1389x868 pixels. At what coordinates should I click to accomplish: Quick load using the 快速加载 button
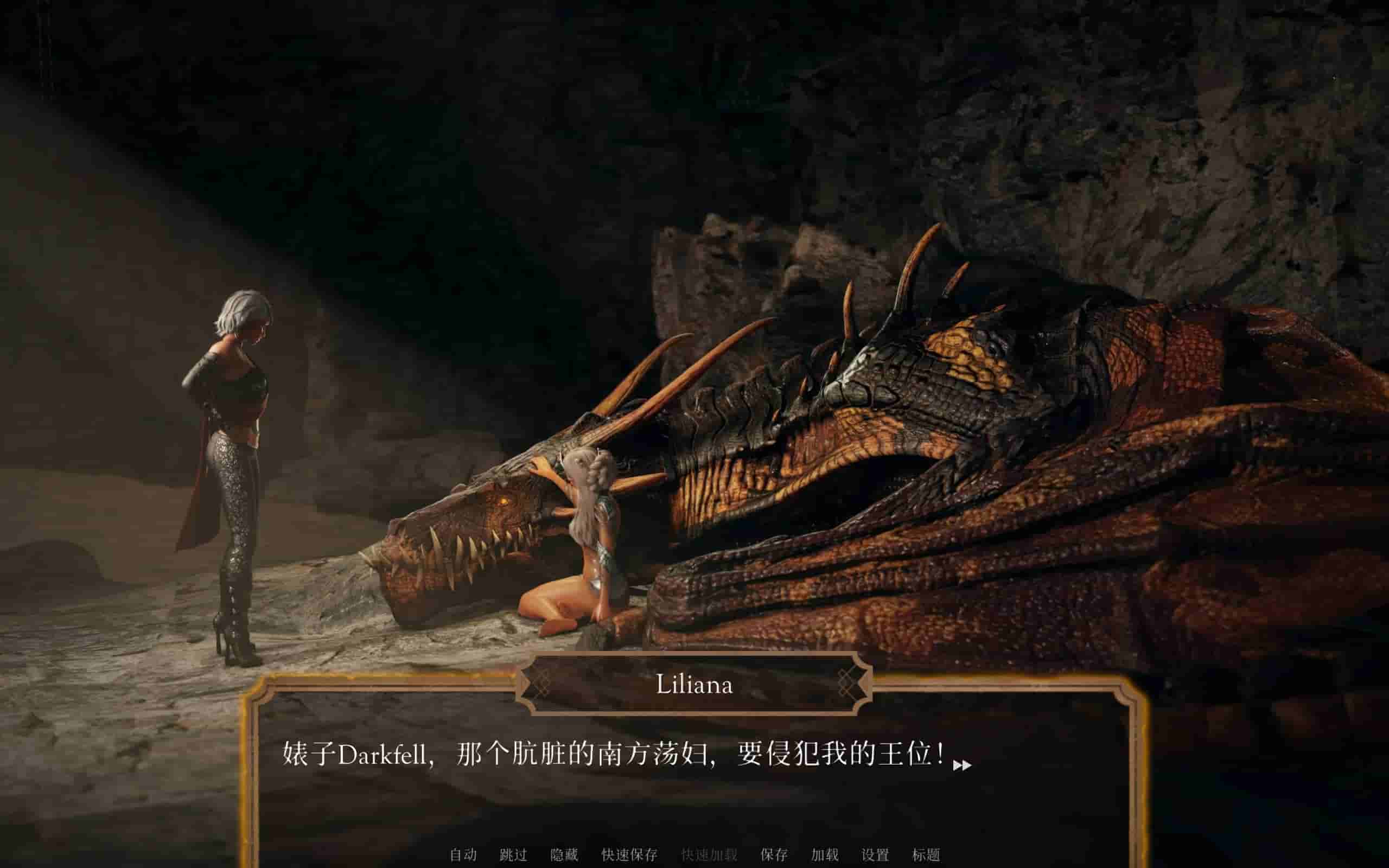(709, 855)
